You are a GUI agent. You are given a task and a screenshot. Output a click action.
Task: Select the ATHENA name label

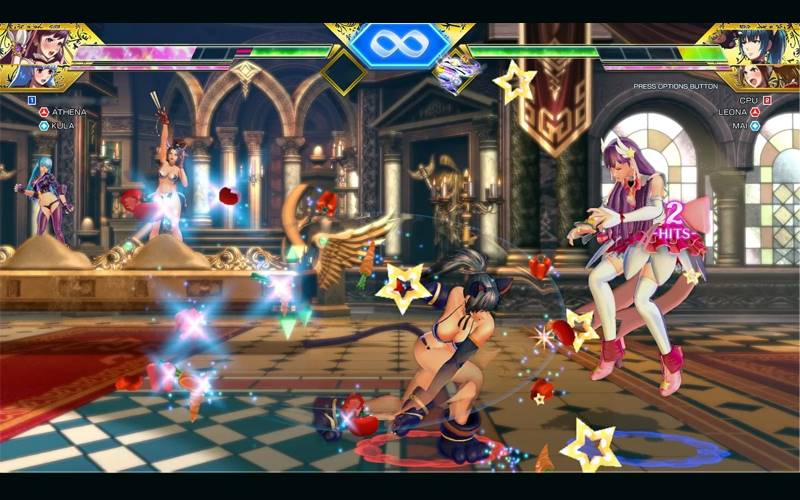tap(68, 112)
